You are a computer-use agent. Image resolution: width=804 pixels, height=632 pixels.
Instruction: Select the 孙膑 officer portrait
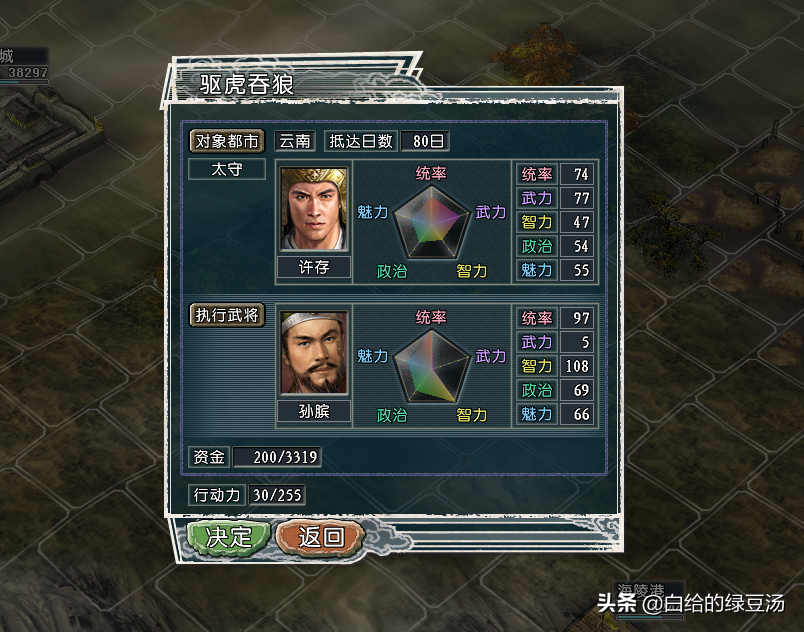[x=314, y=354]
